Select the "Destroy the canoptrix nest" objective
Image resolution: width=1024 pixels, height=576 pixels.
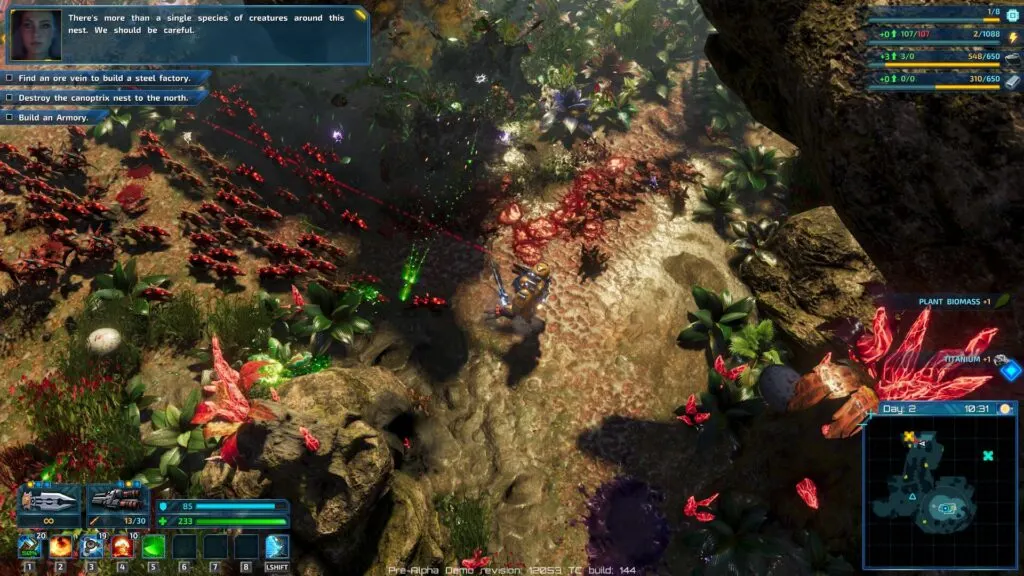[x=105, y=97]
